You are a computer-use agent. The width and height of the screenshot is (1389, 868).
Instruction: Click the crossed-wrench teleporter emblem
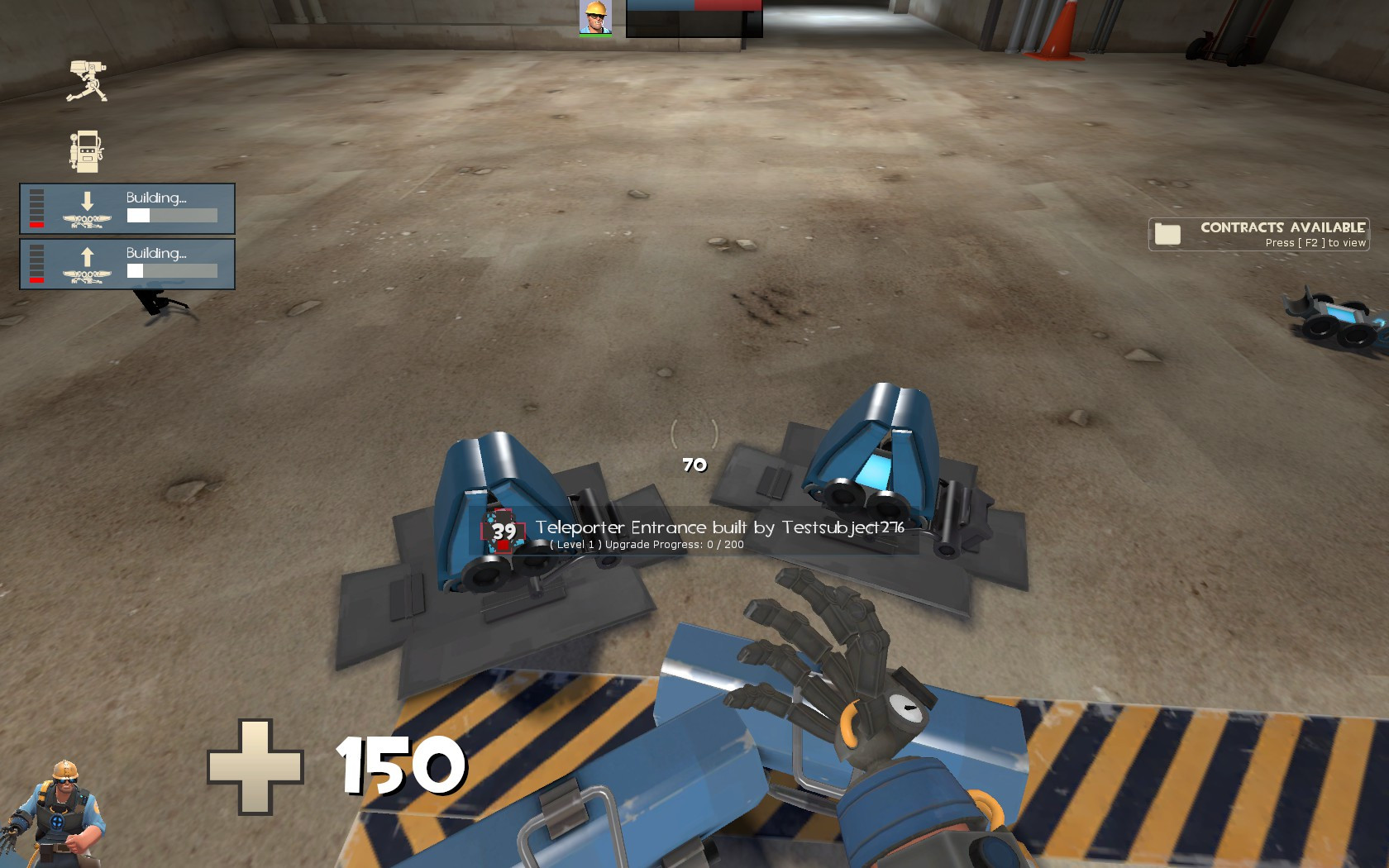pyautogui.click(x=85, y=220)
